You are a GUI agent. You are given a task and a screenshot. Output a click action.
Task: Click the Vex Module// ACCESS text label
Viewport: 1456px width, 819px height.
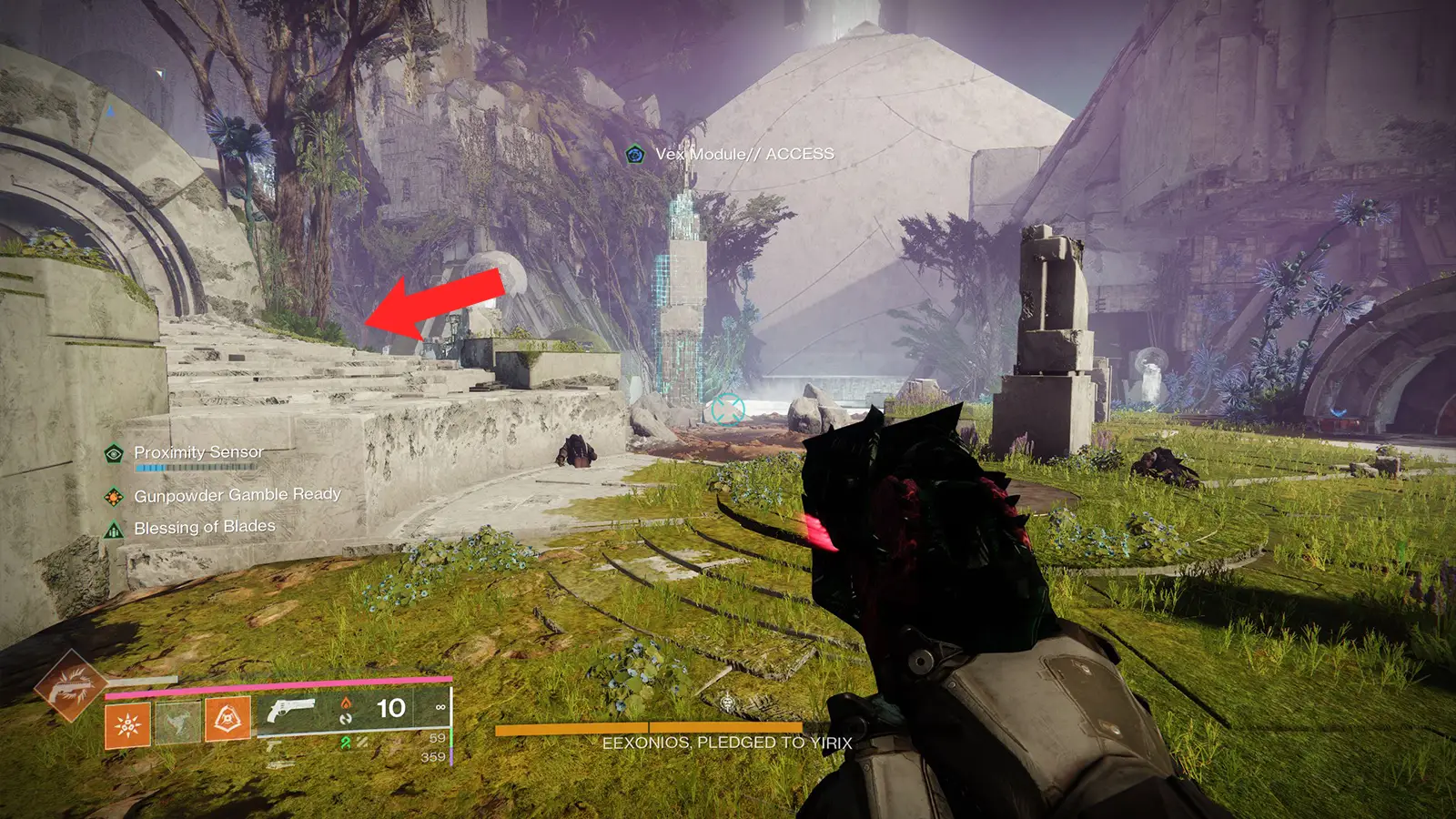pos(744,155)
